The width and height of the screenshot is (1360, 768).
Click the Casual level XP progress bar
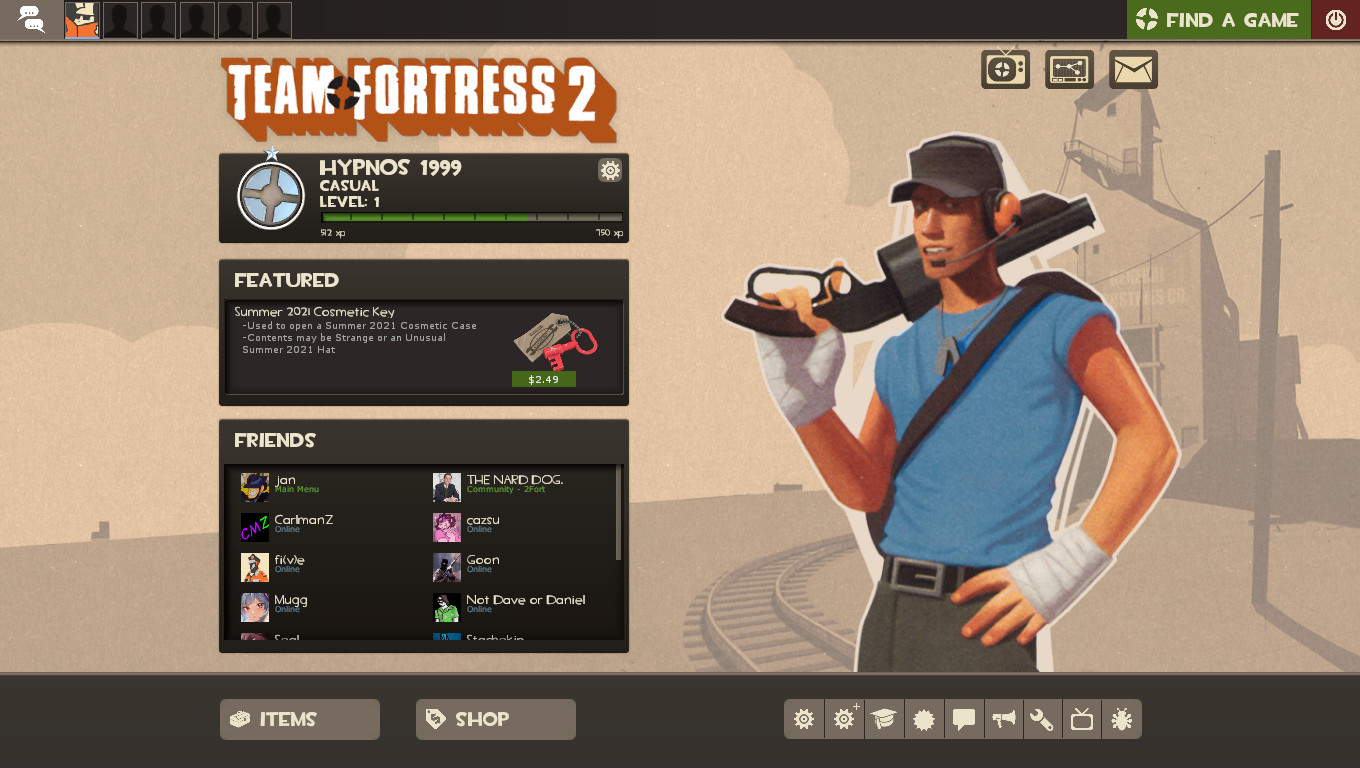tap(470, 215)
